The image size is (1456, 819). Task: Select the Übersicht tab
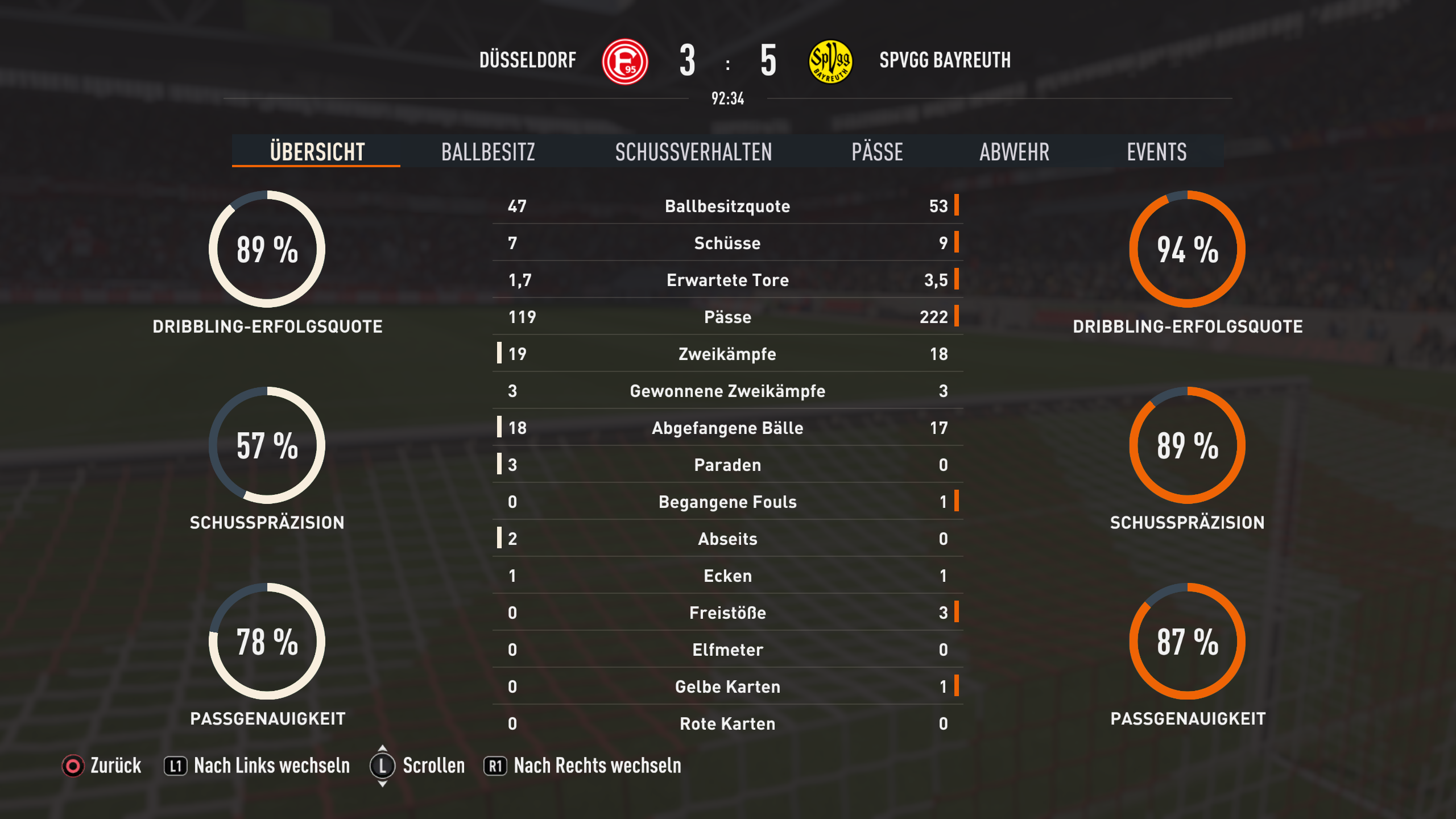click(x=317, y=152)
